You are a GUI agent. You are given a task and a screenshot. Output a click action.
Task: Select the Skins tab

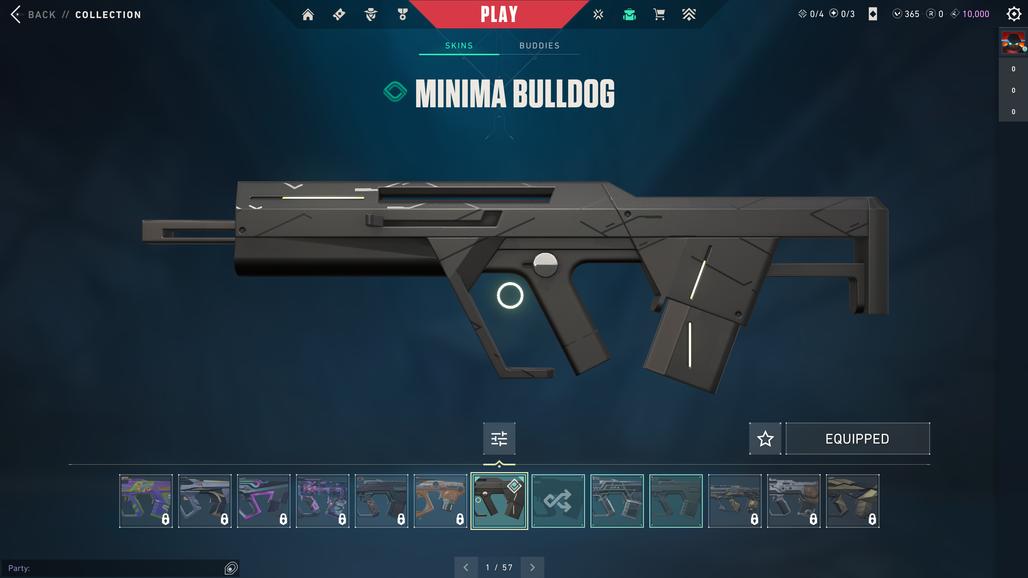pos(459,46)
